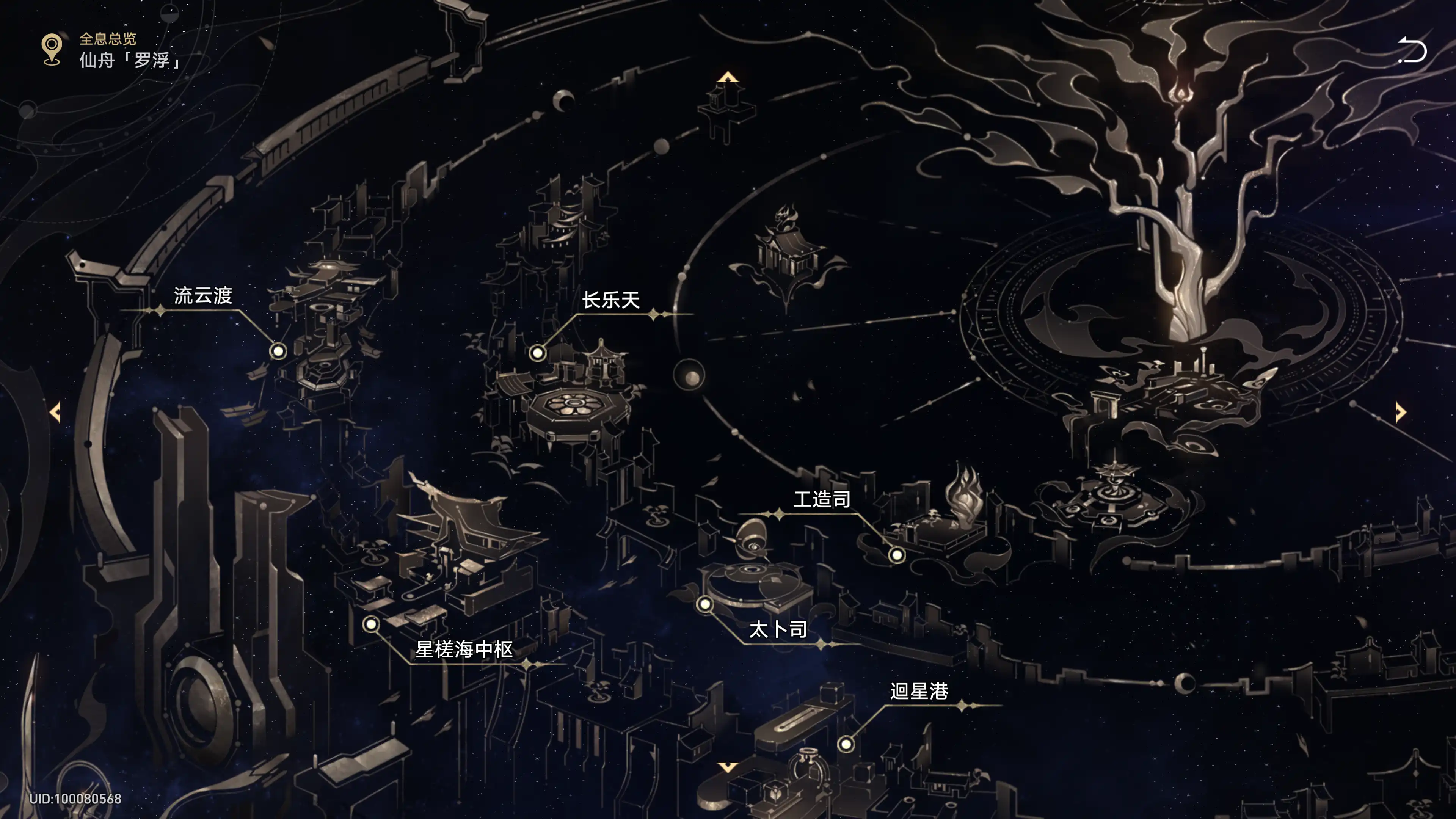Click the right map navigation arrow
The image size is (1456, 819).
(1400, 412)
